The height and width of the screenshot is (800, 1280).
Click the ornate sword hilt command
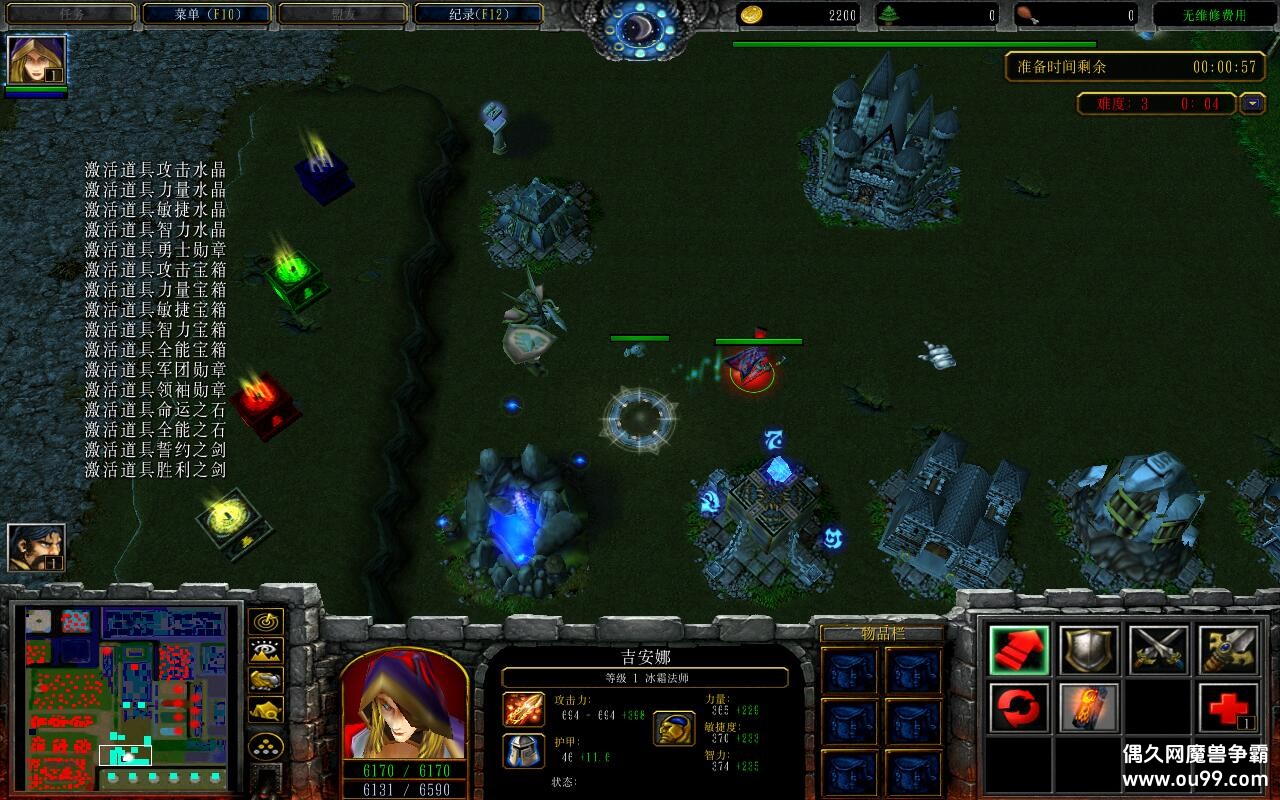coord(1228,650)
